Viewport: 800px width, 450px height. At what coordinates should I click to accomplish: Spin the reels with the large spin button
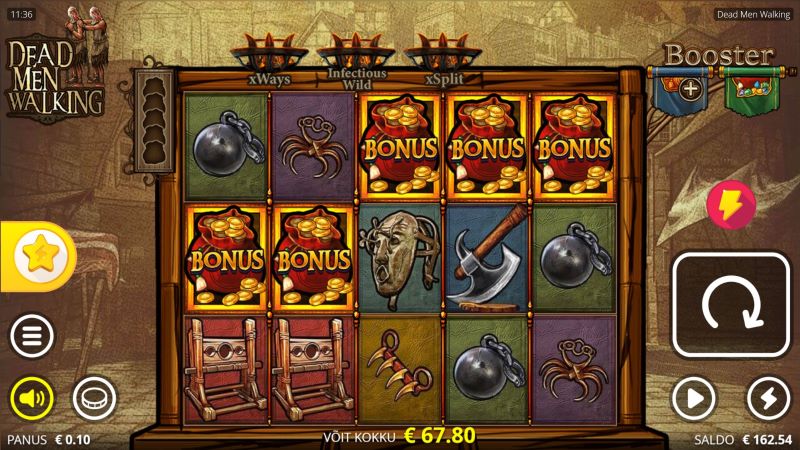(731, 305)
